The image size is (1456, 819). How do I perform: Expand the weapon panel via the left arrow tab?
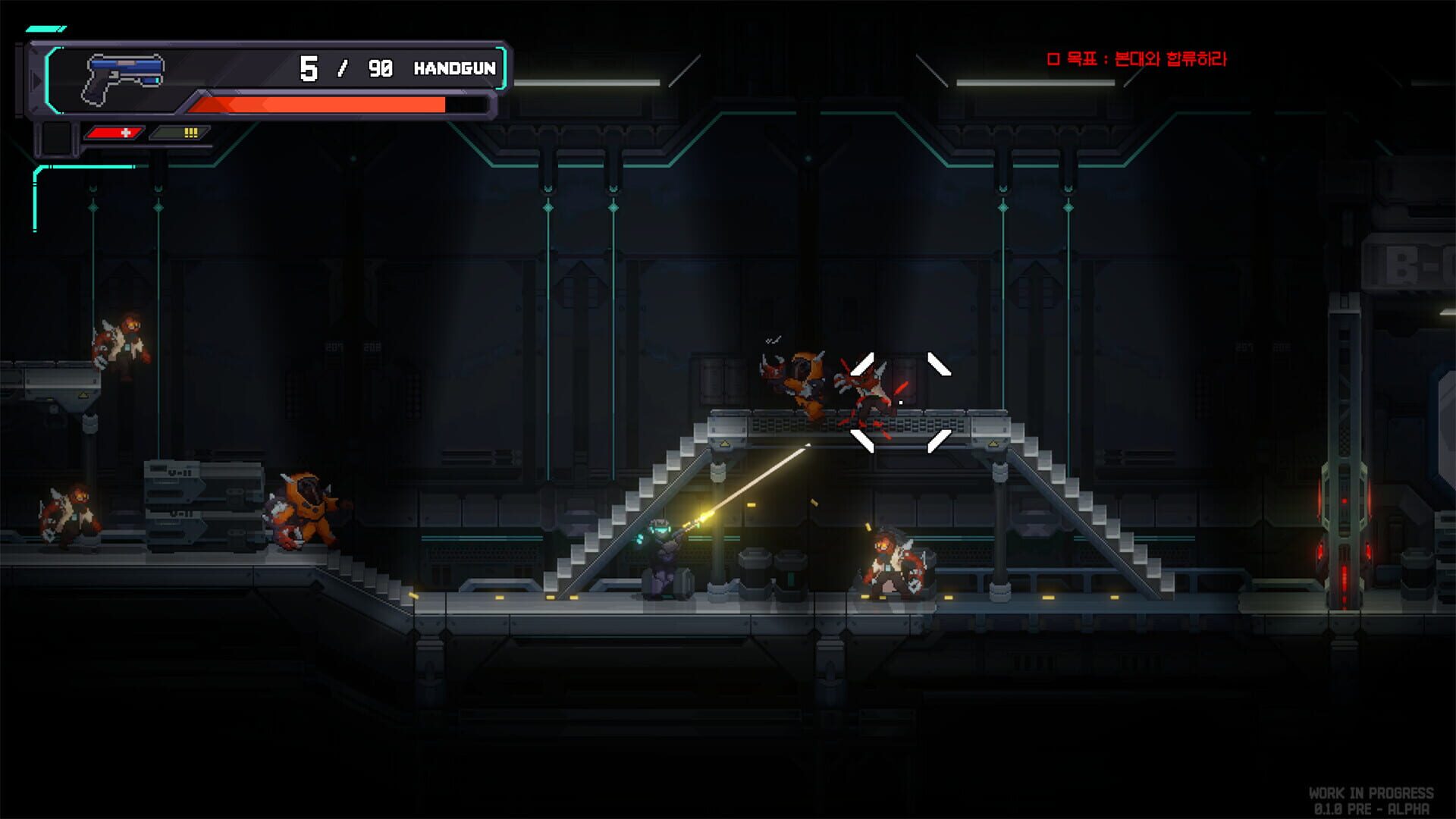35,78
